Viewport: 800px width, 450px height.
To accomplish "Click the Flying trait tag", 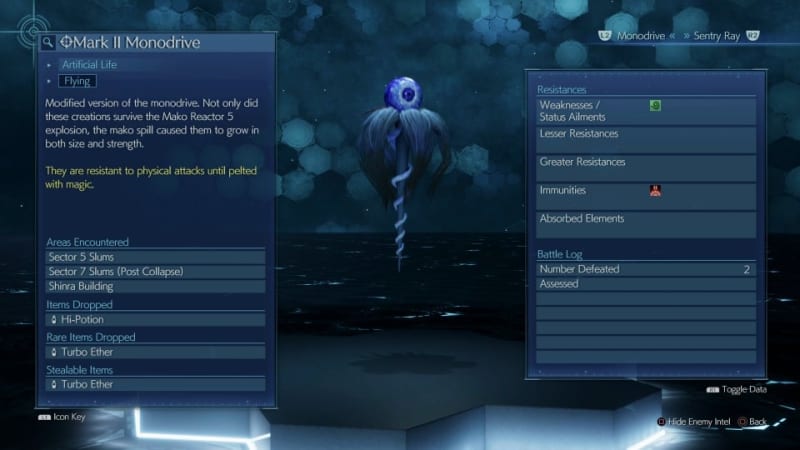I will pos(76,81).
